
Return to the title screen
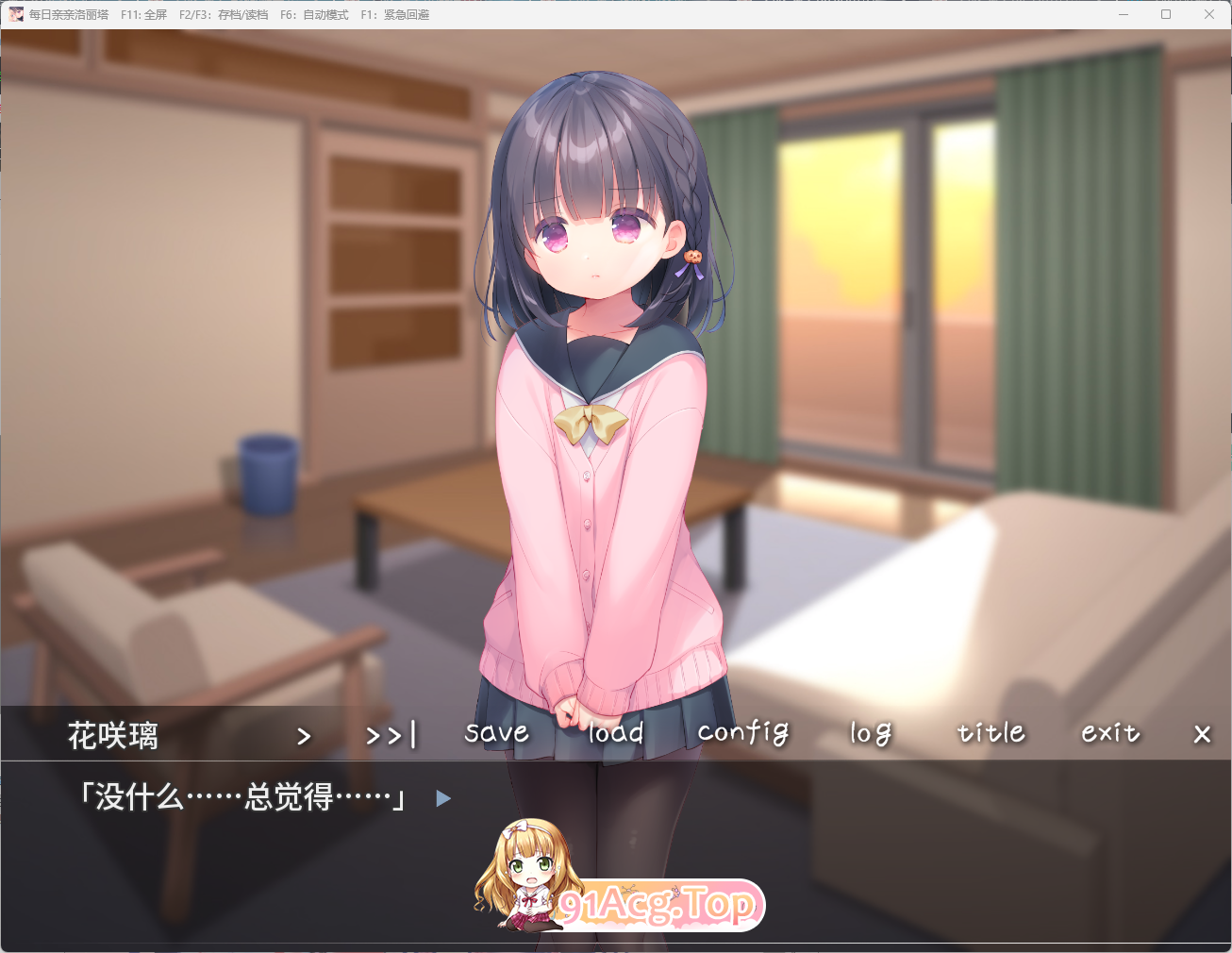(991, 733)
